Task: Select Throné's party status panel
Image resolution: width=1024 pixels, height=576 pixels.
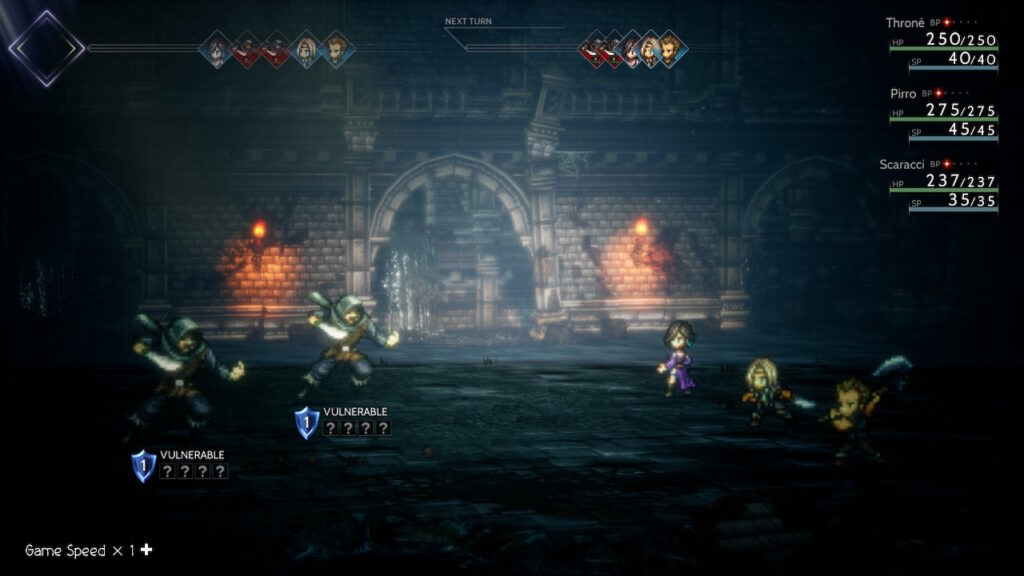Action: click(x=942, y=46)
